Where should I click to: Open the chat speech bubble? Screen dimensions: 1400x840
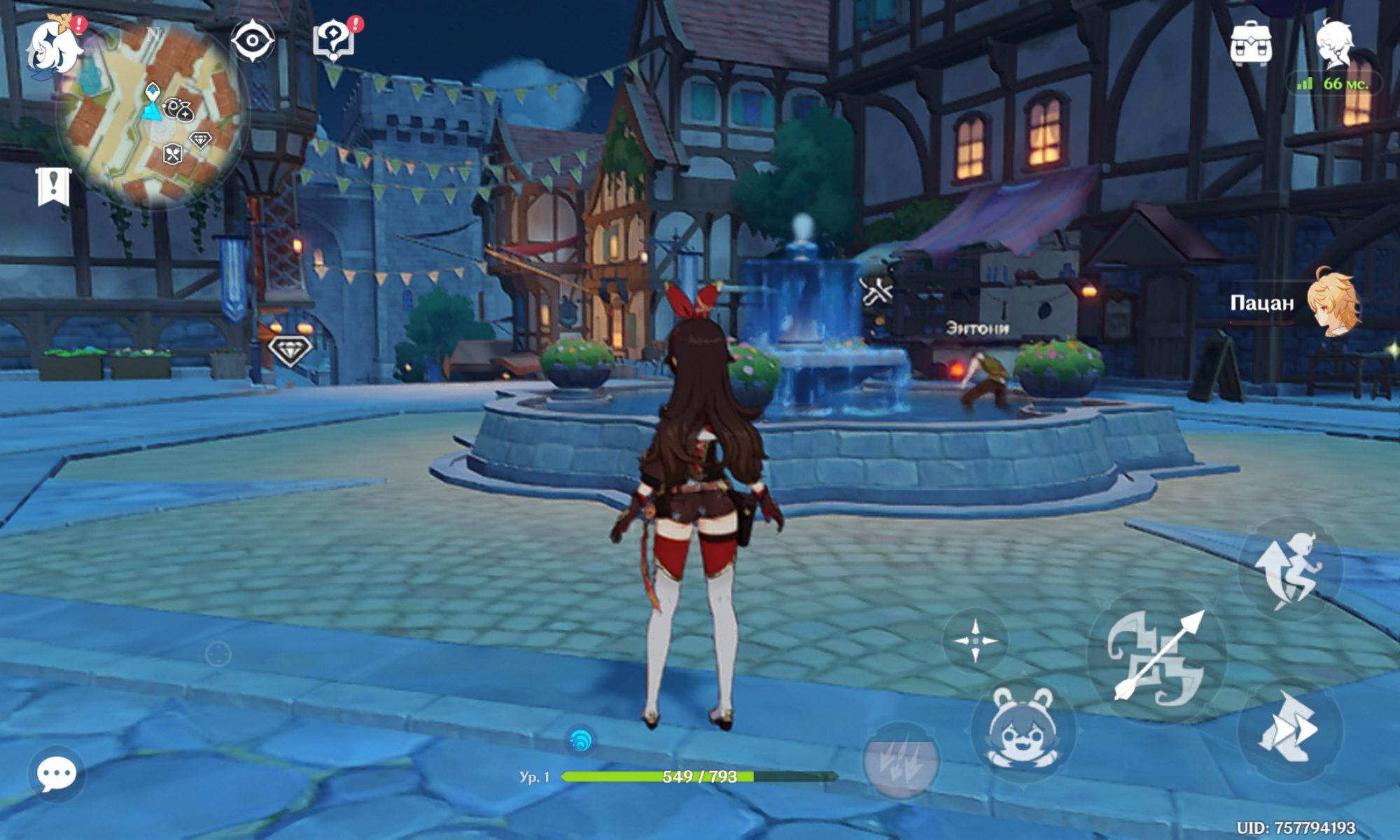(57, 773)
